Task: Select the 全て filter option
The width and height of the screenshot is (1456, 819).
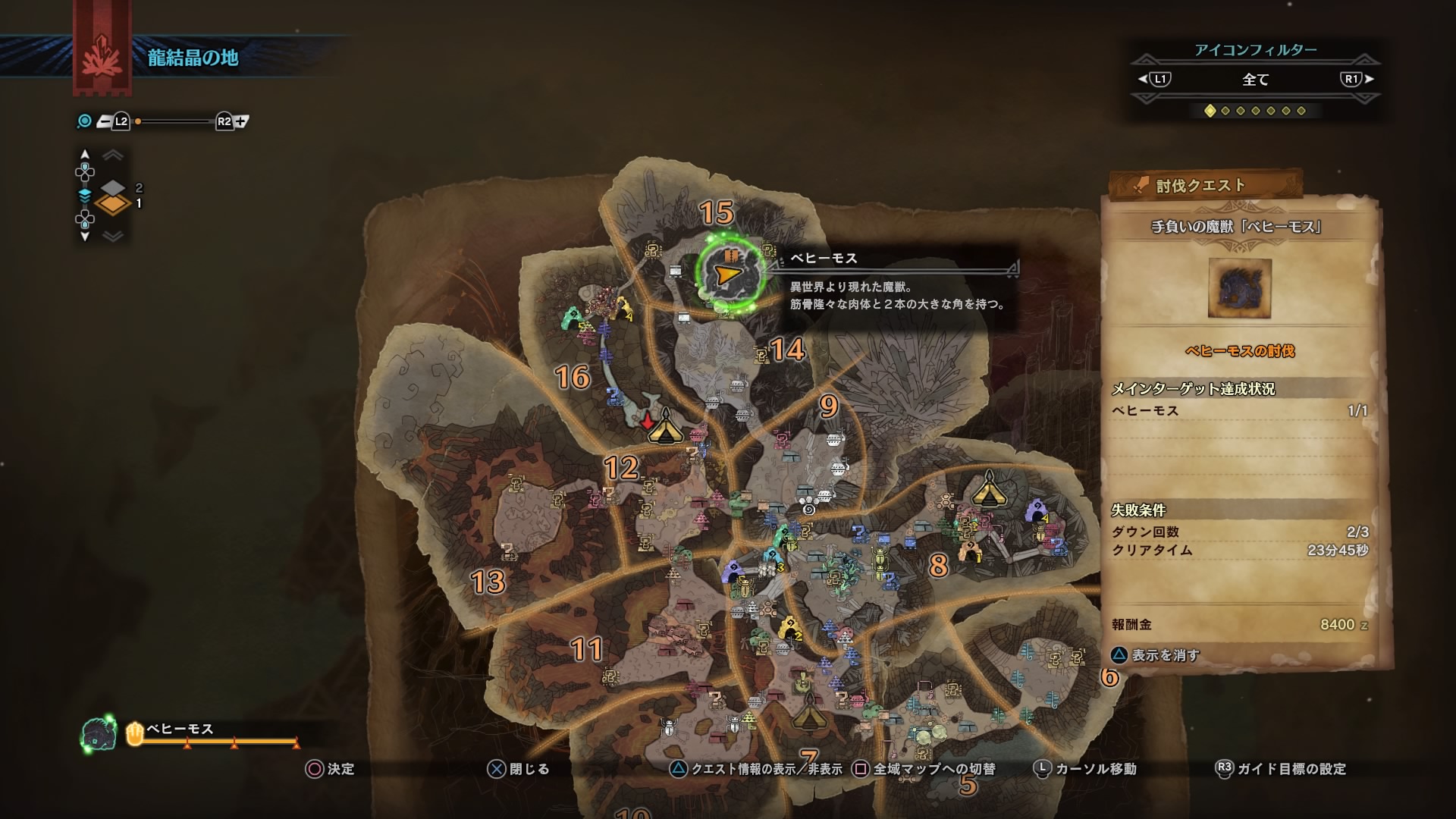Action: click(1255, 80)
